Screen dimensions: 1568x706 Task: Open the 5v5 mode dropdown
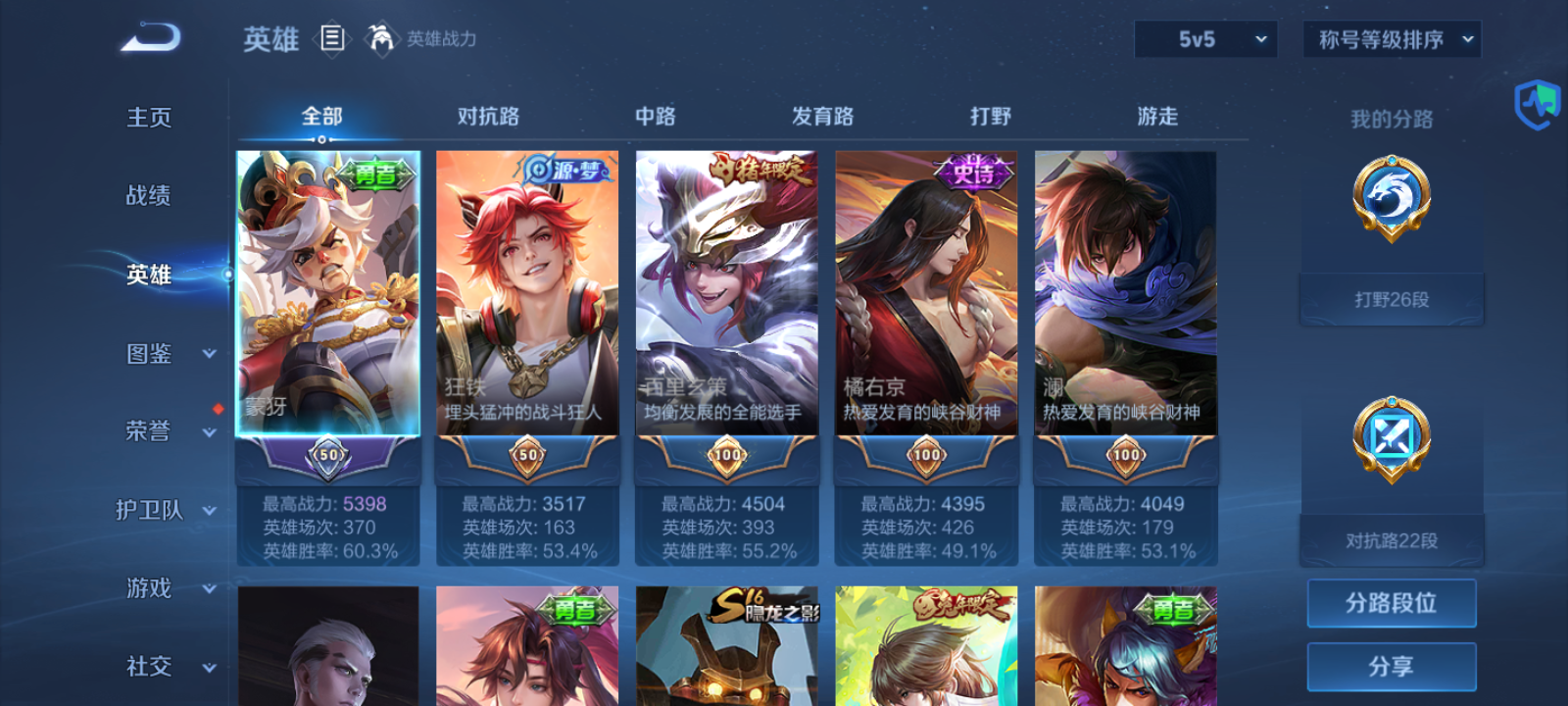click(1205, 40)
